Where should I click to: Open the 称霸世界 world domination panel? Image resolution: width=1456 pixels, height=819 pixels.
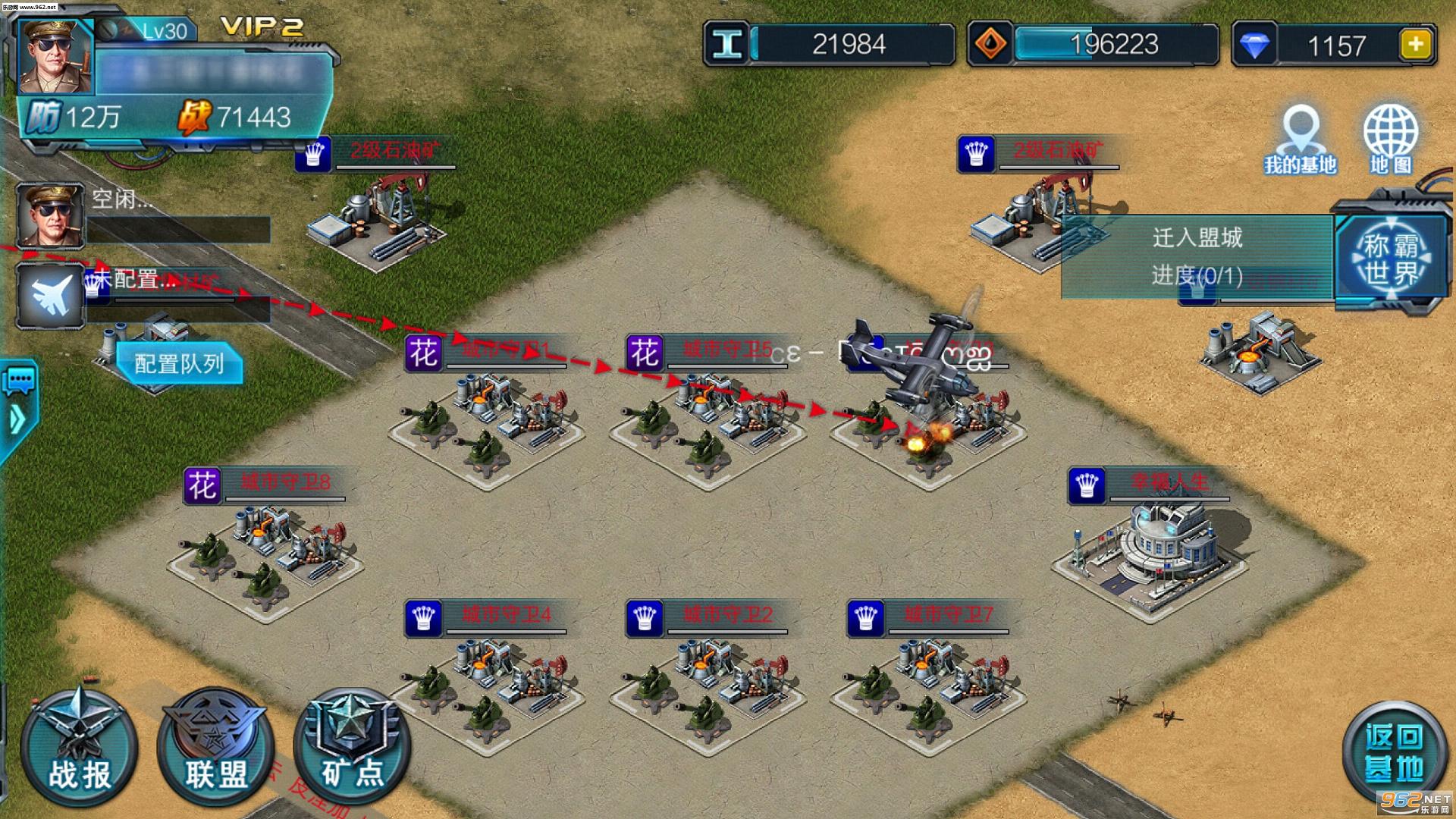pos(1390,258)
